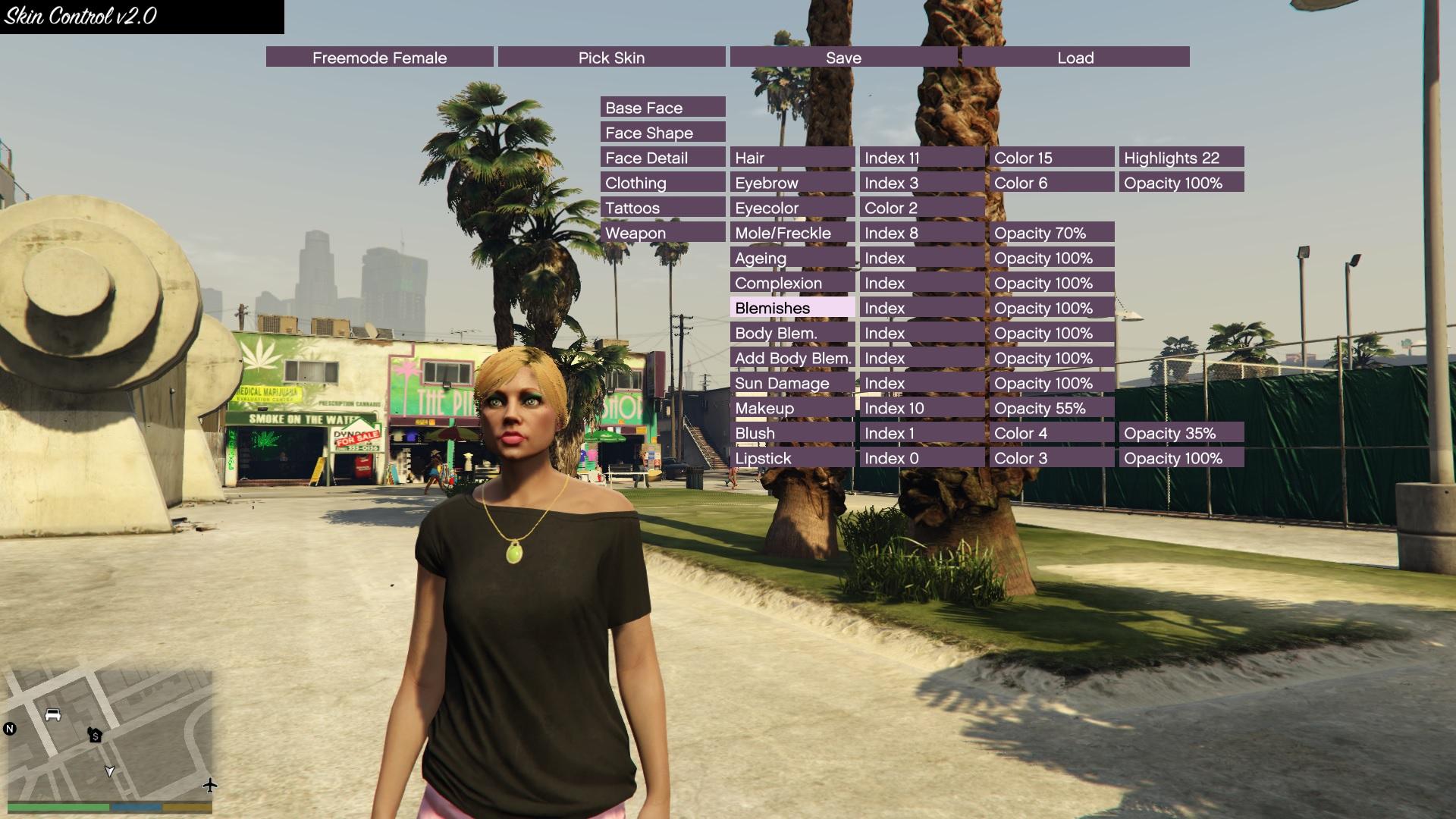This screenshot has width=1456, height=819.
Task: Change the Eyecolor Color 2 value
Action: pyautogui.click(x=922, y=208)
